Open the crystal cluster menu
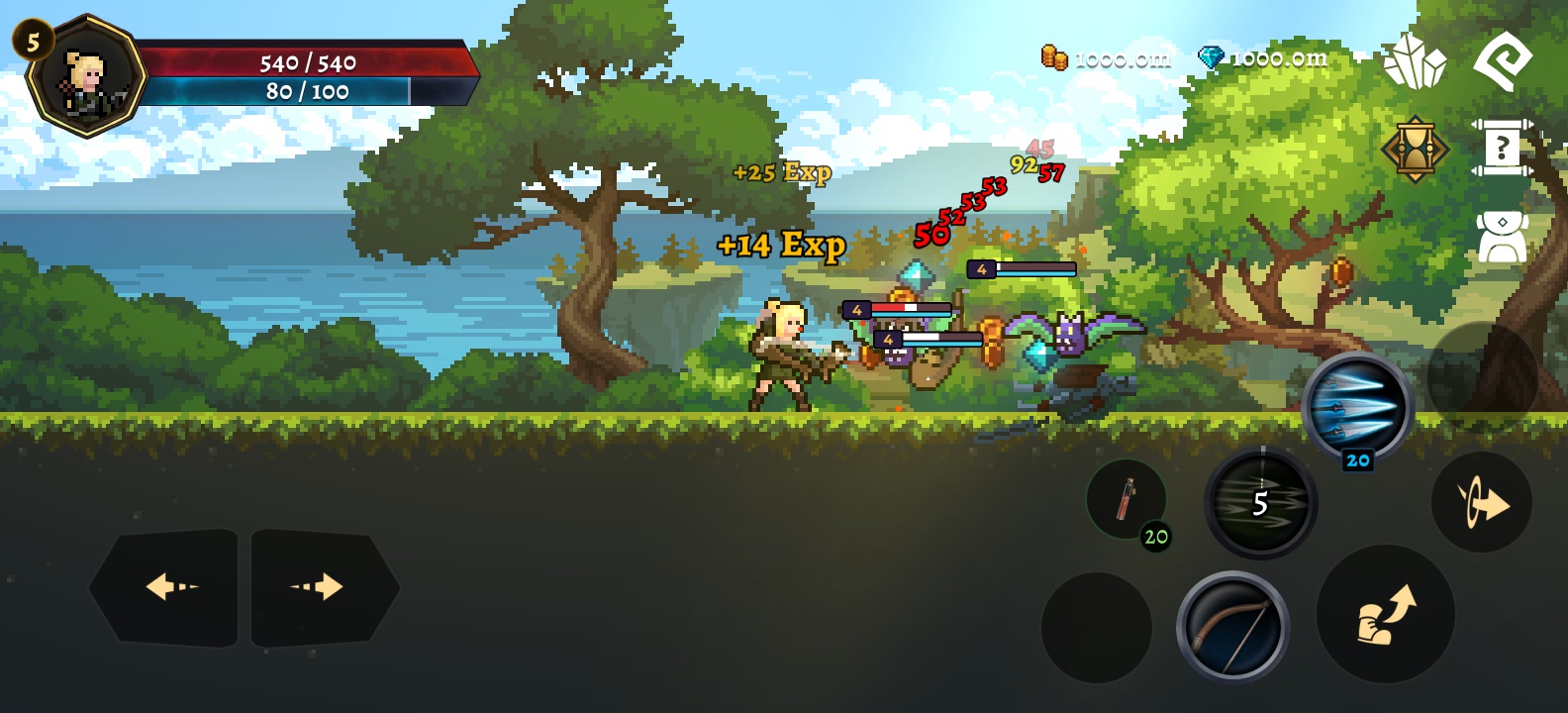This screenshot has width=1568, height=713. click(x=1414, y=61)
